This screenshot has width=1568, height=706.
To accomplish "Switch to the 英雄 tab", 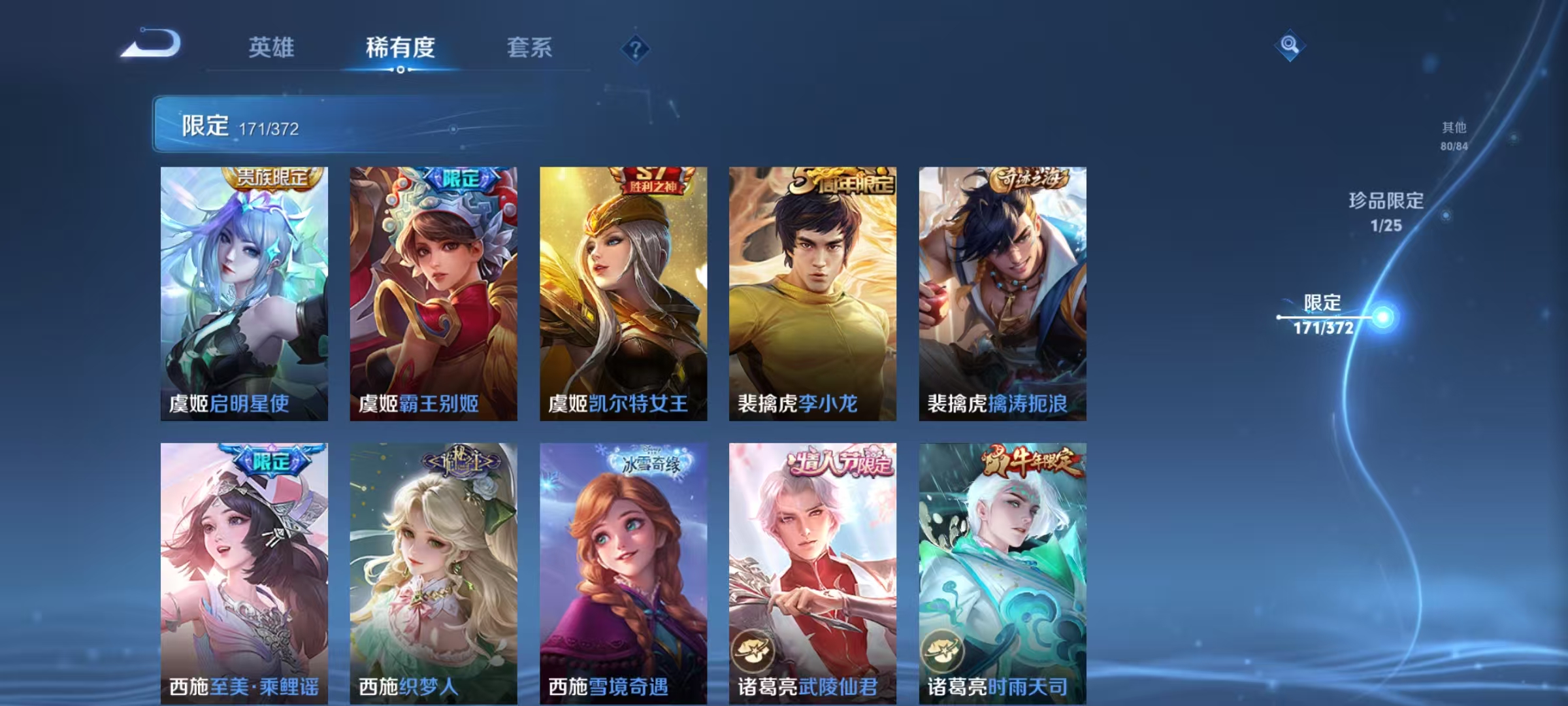I will click(272, 48).
